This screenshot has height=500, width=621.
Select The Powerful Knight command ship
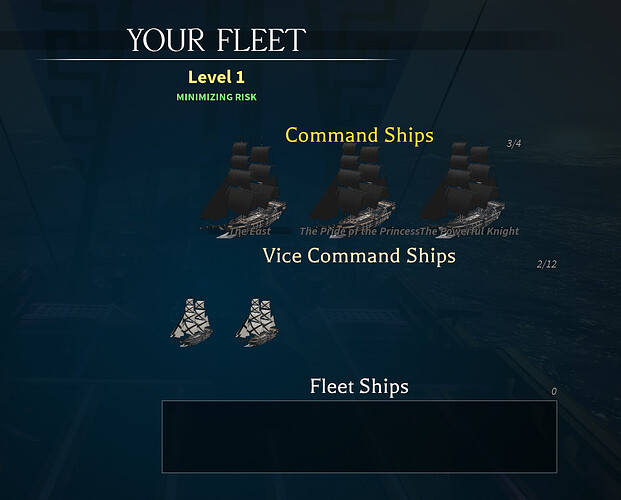tap(462, 190)
